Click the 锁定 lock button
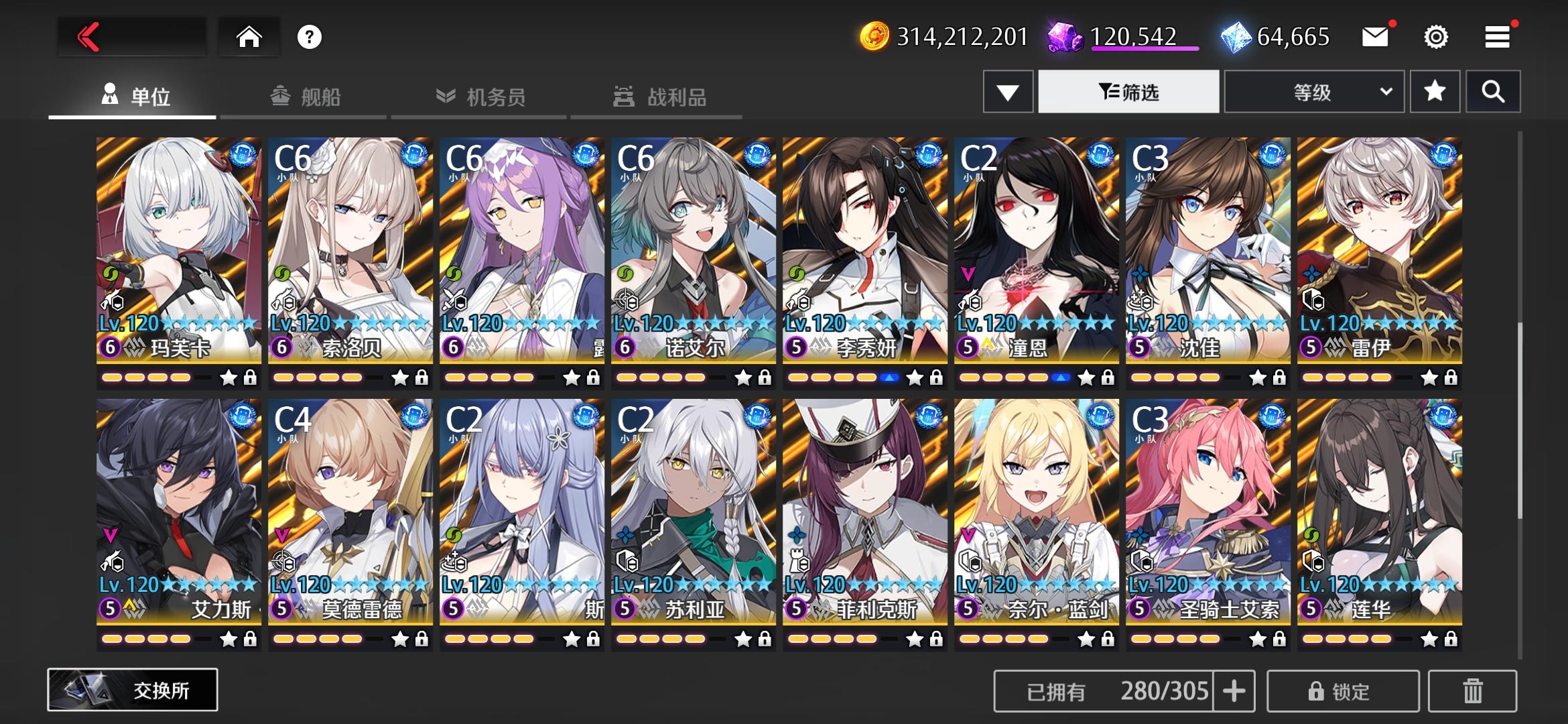 point(1347,690)
